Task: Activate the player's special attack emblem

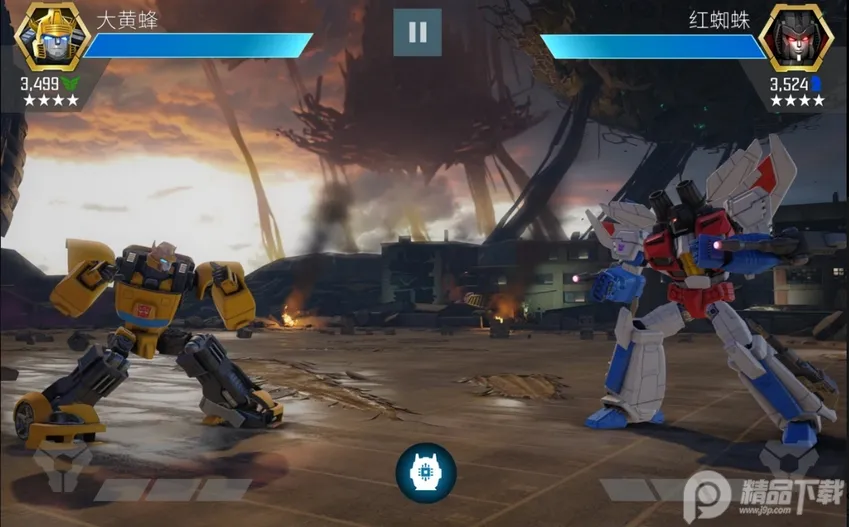Action: pos(63,468)
